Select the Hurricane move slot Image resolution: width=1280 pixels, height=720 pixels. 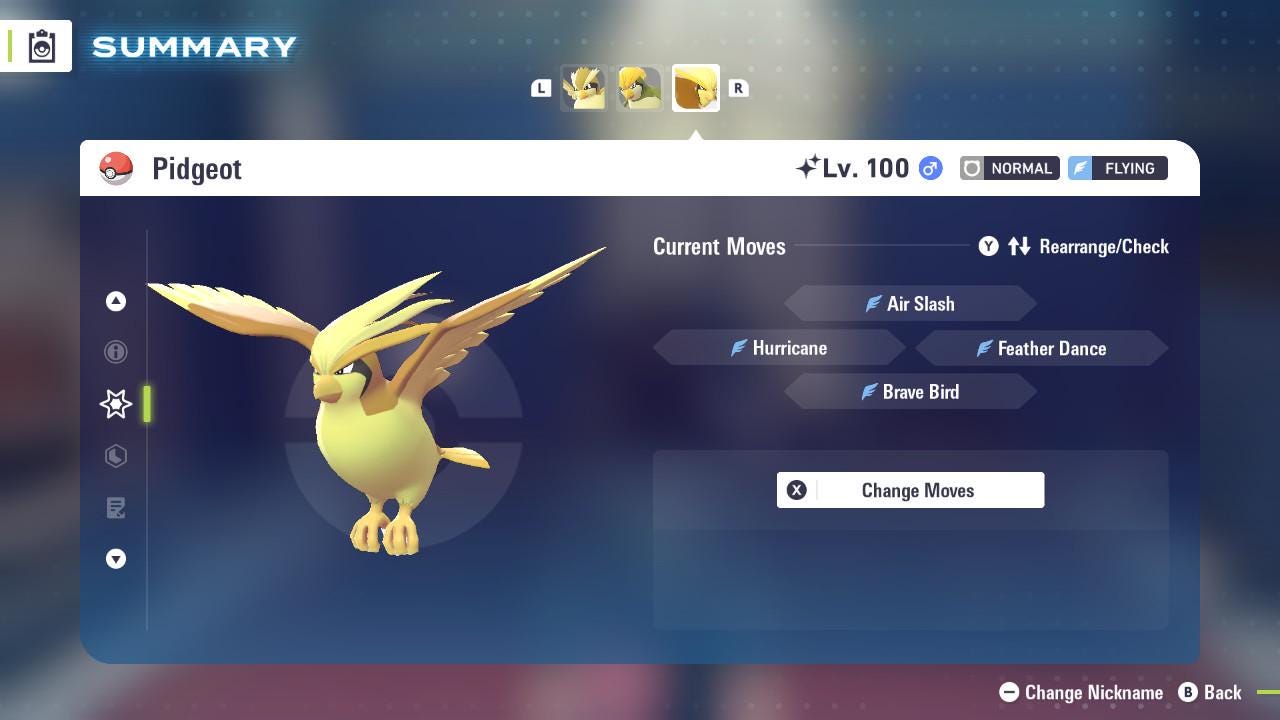tap(780, 348)
